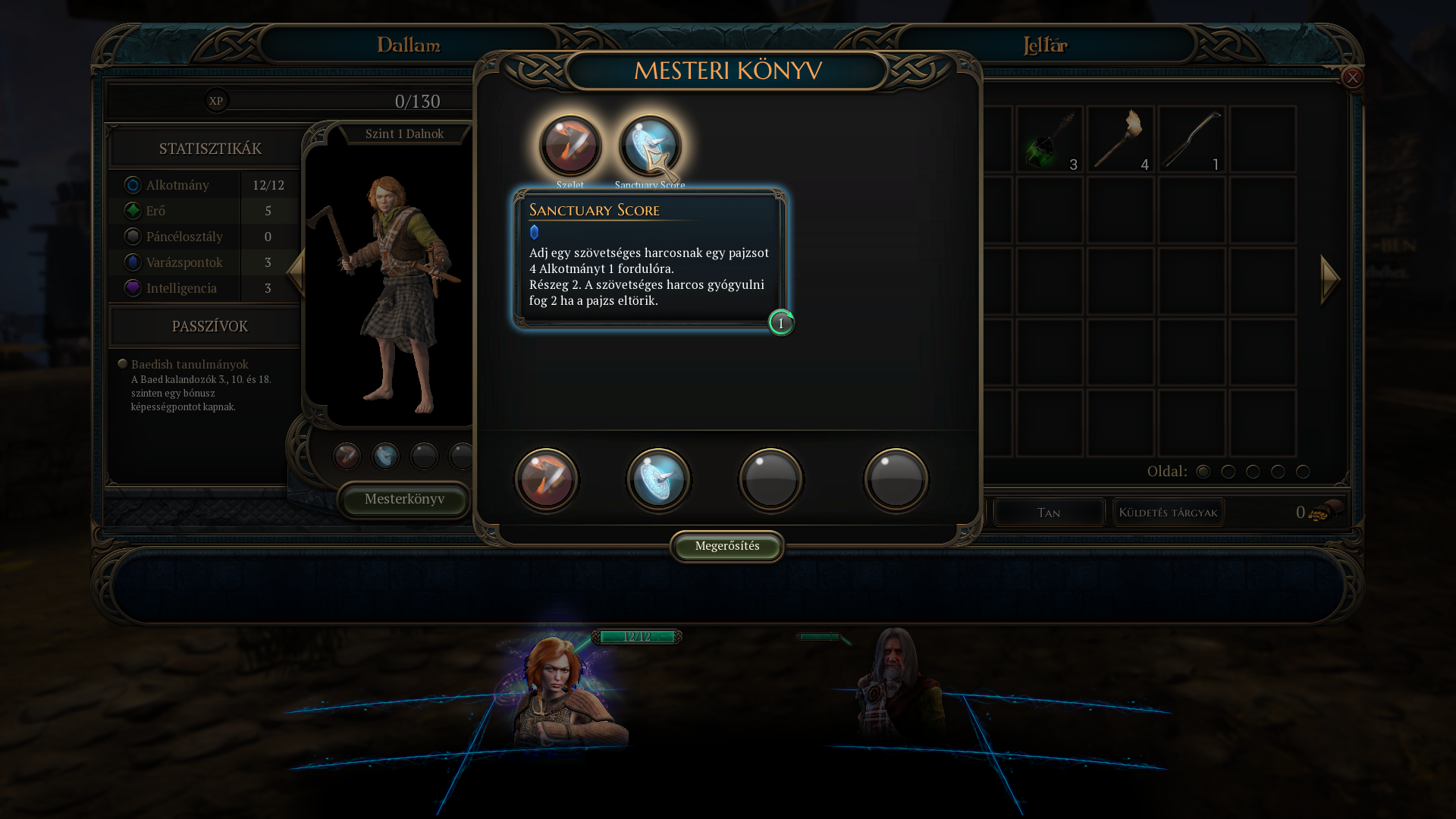Switch to the Jeltár tab
Viewport: 1456px width, 819px height.
[1045, 45]
